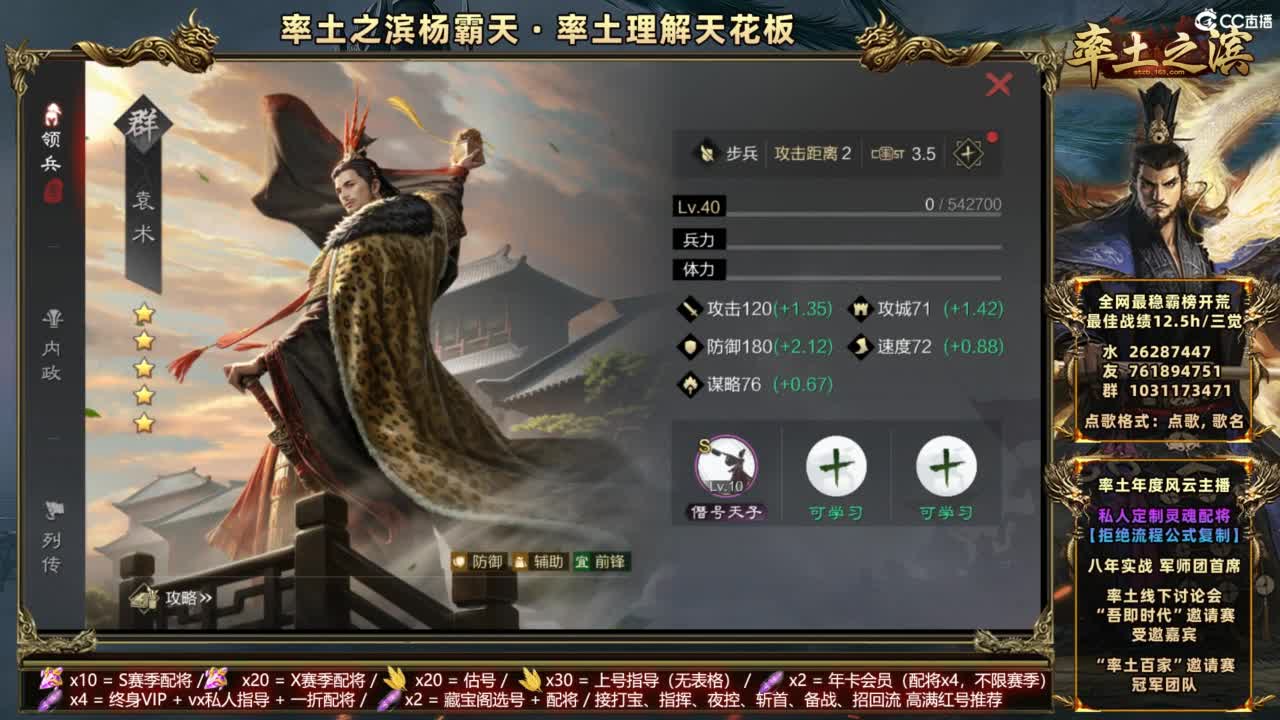Screen dimensions: 1280x720
Task: Click the siege (攻城) stat icon
Action: [860, 310]
